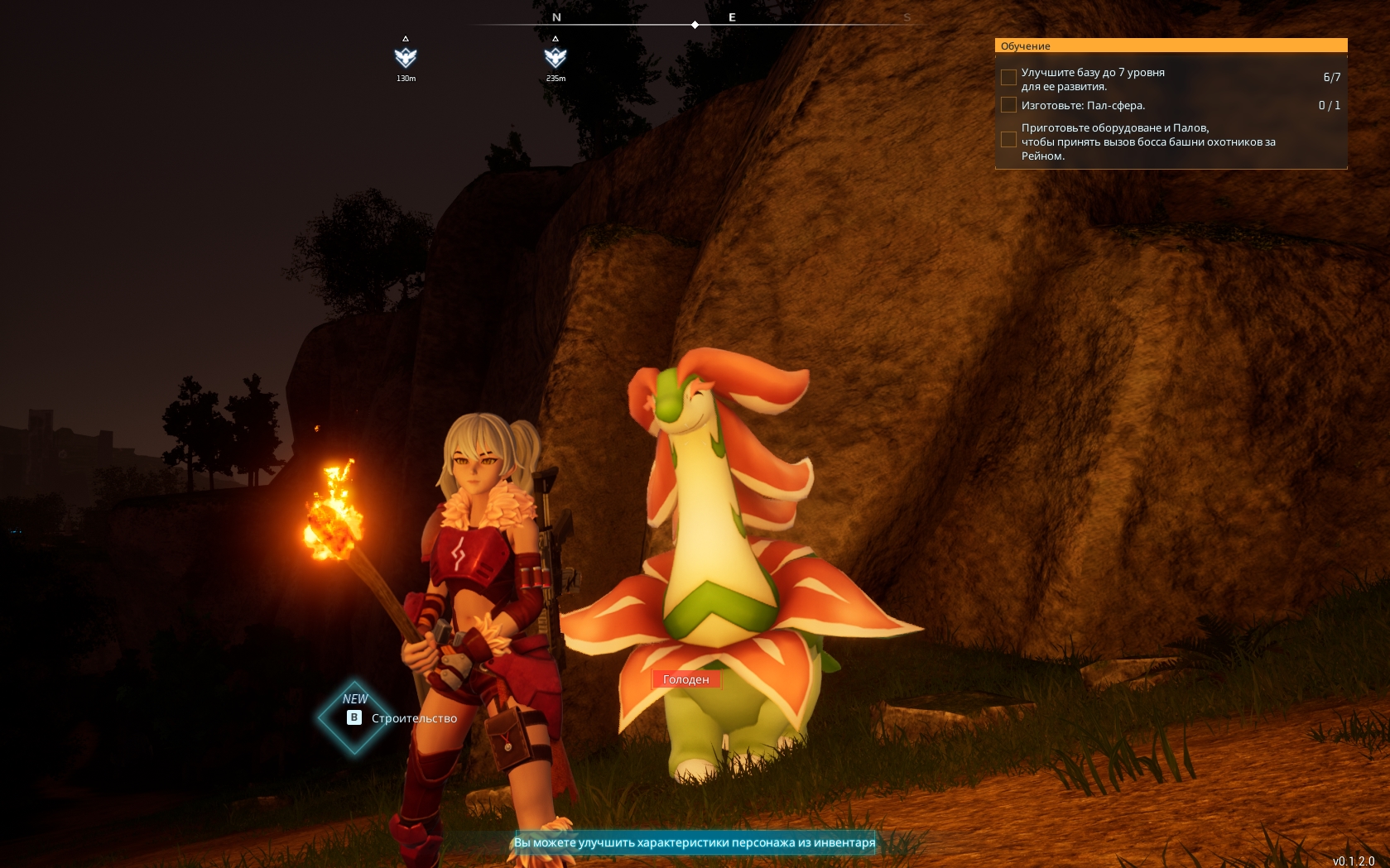
Task: Click the inventory stats hint banner
Action: tap(695, 842)
